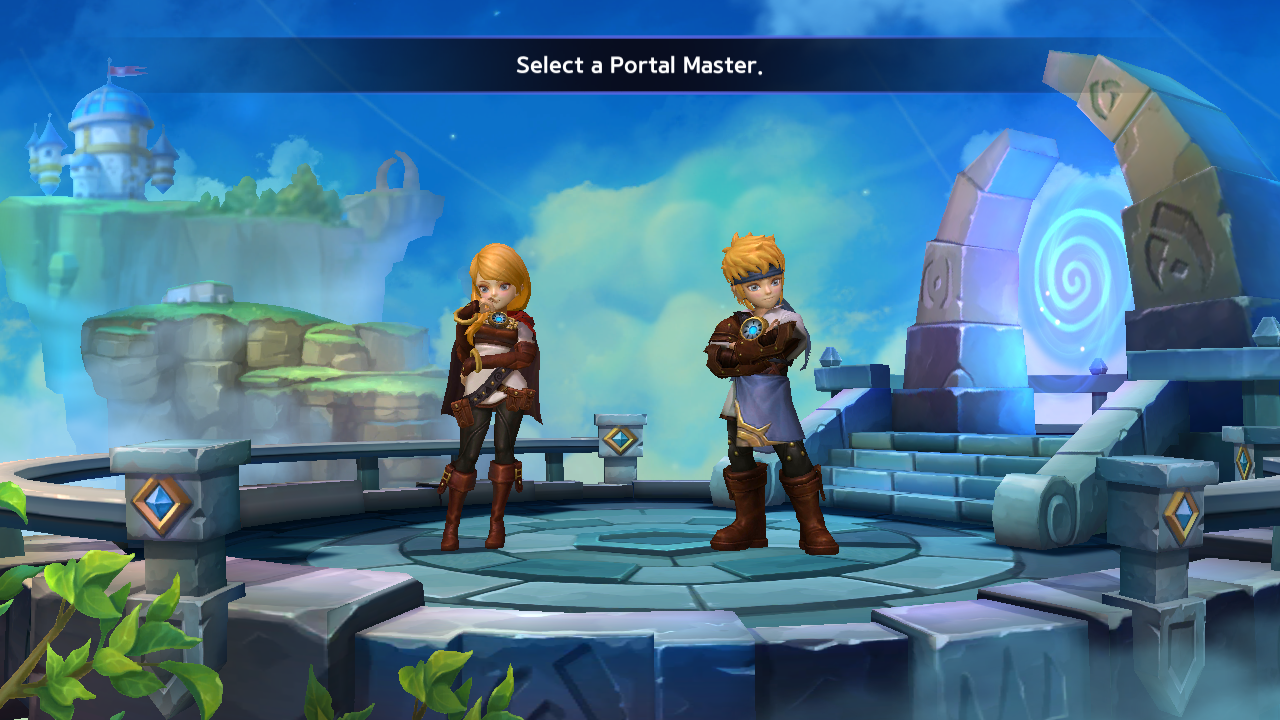Choose the male Portal Master with headband
The width and height of the screenshot is (1280, 720).
(x=764, y=390)
